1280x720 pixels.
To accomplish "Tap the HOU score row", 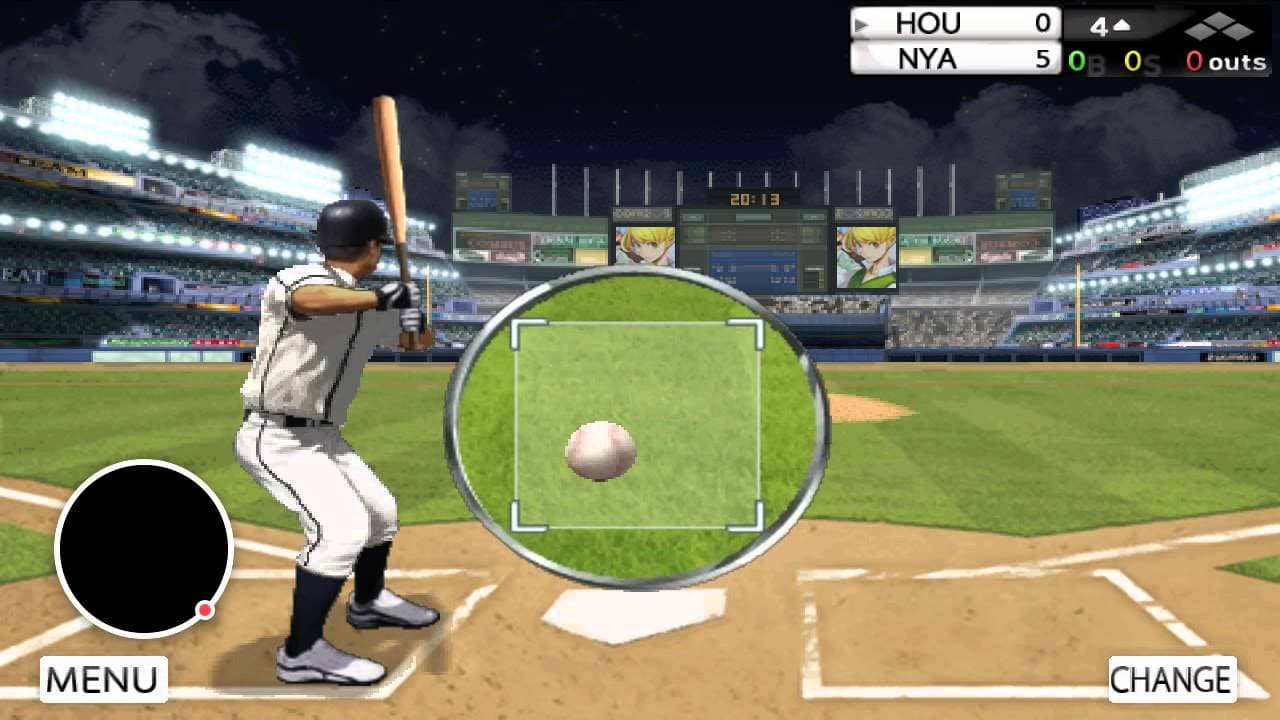I will pyautogui.click(x=955, y=22).
